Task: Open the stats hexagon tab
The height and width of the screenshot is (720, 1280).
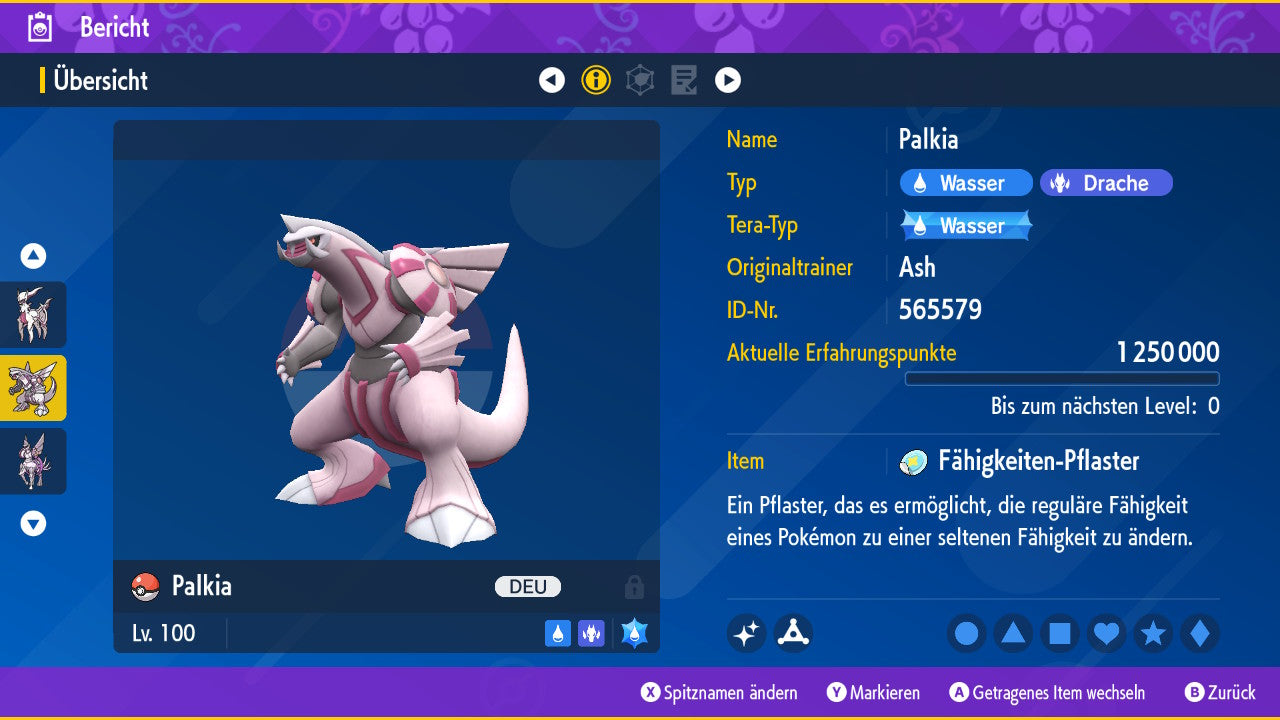Action: coord(640,80)
